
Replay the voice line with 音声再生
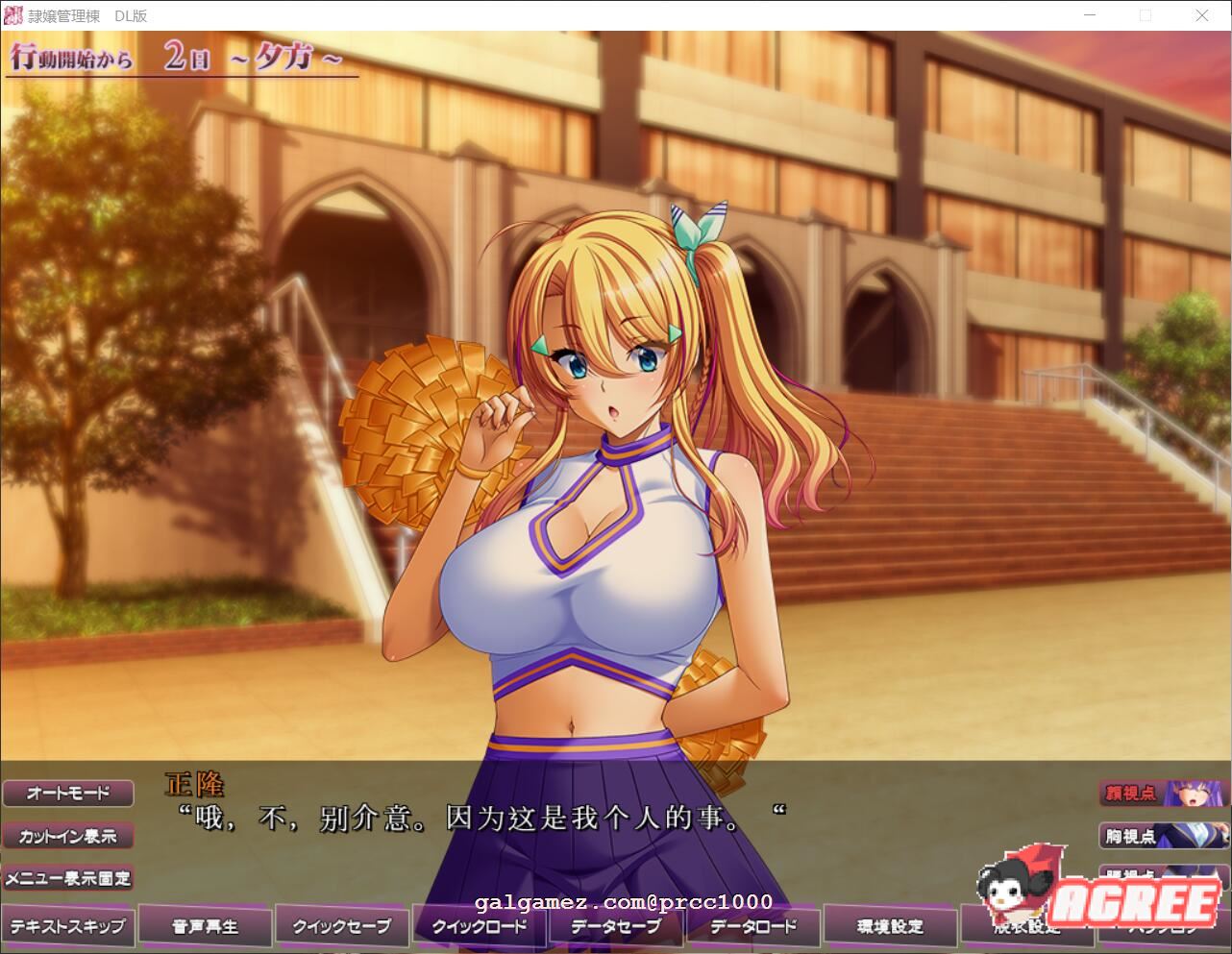(204, 925)
